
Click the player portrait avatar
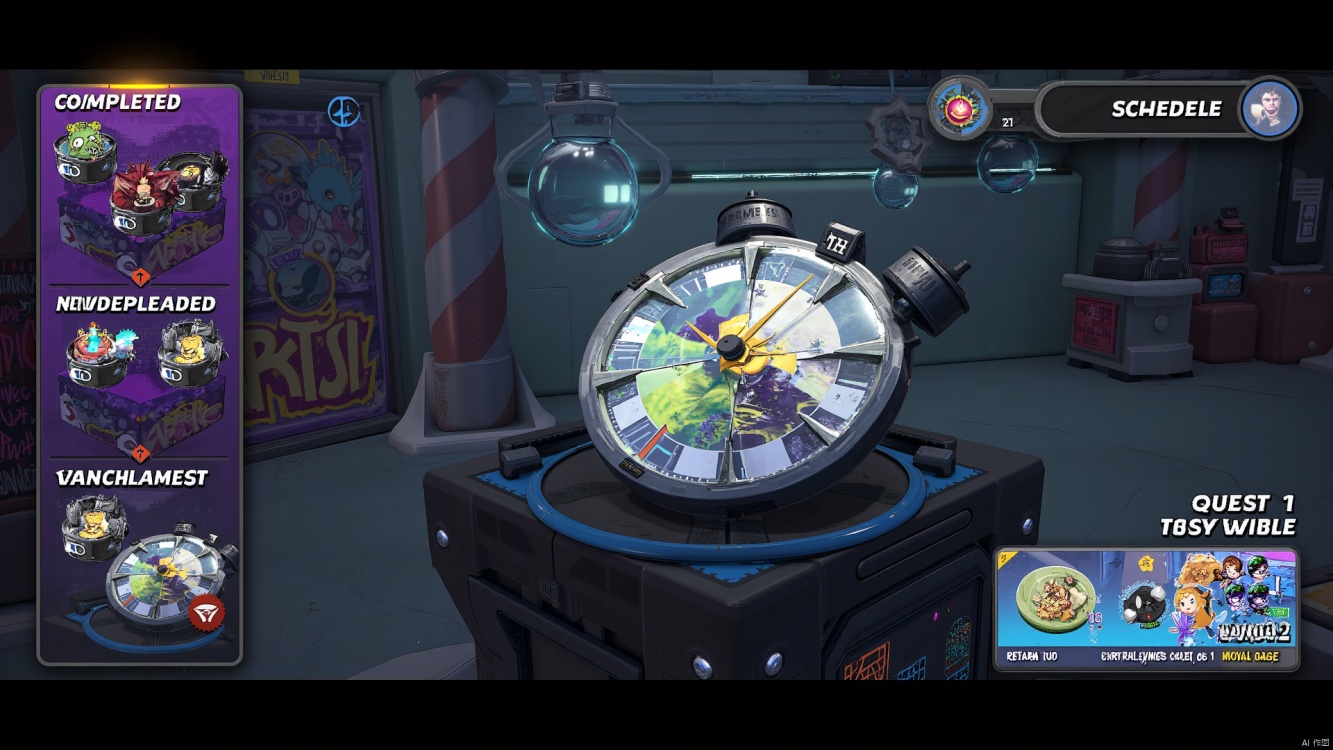1270,109
